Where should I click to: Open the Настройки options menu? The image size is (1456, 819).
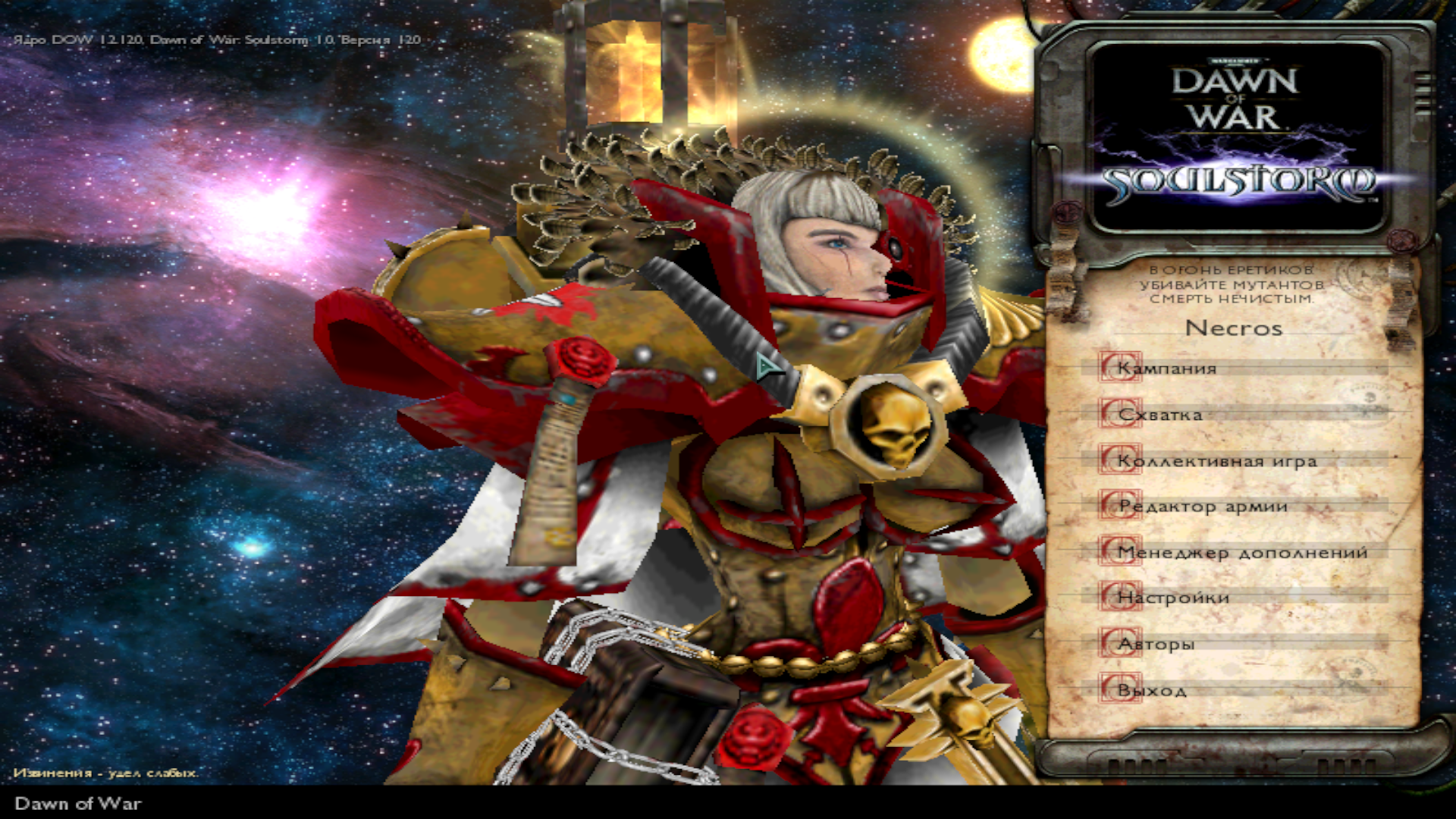coord(1173,598)
